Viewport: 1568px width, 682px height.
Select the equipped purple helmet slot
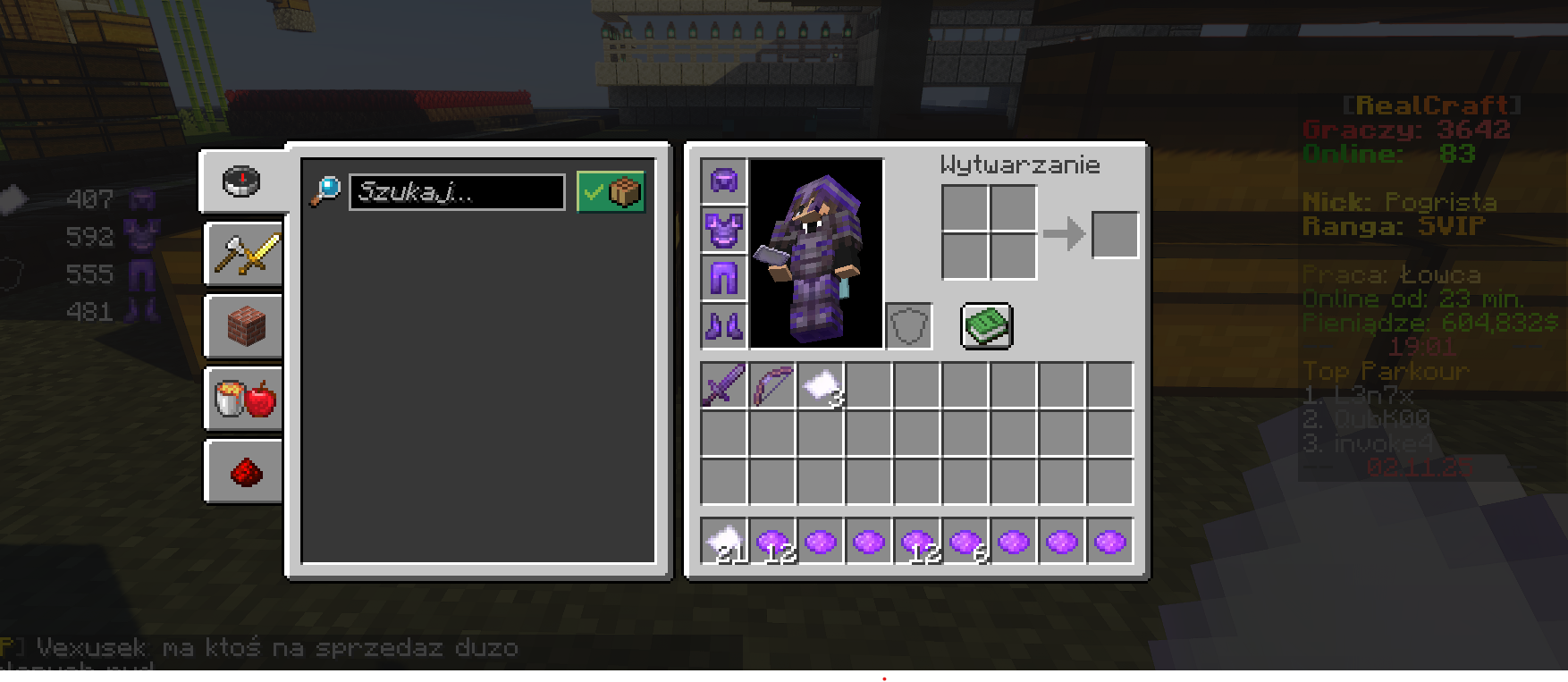[x=723, y=181]
